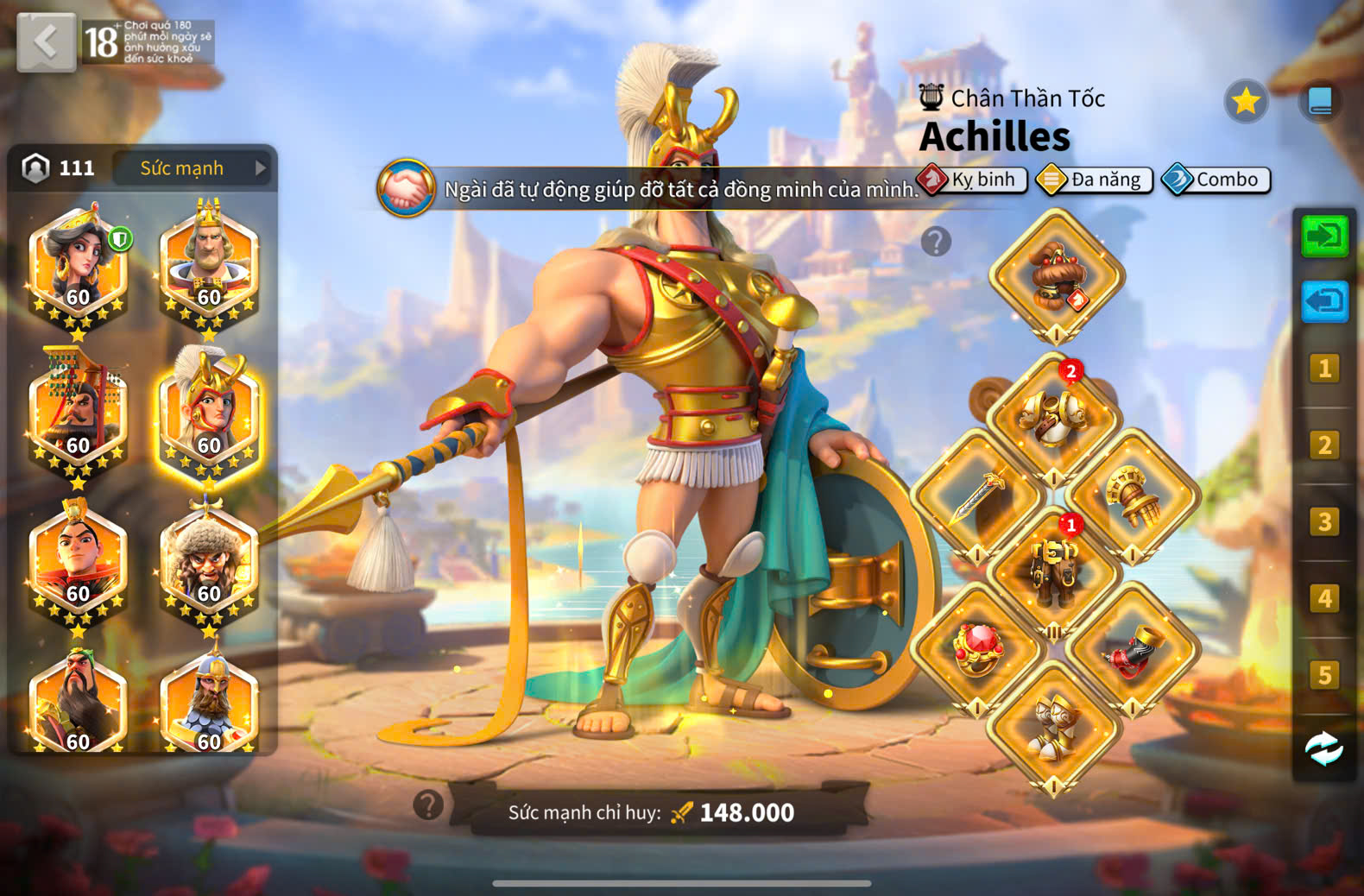This screenshot has width=1364, height=896.
Task: Click the green arrow equip button
Action: pos(1324,236)
